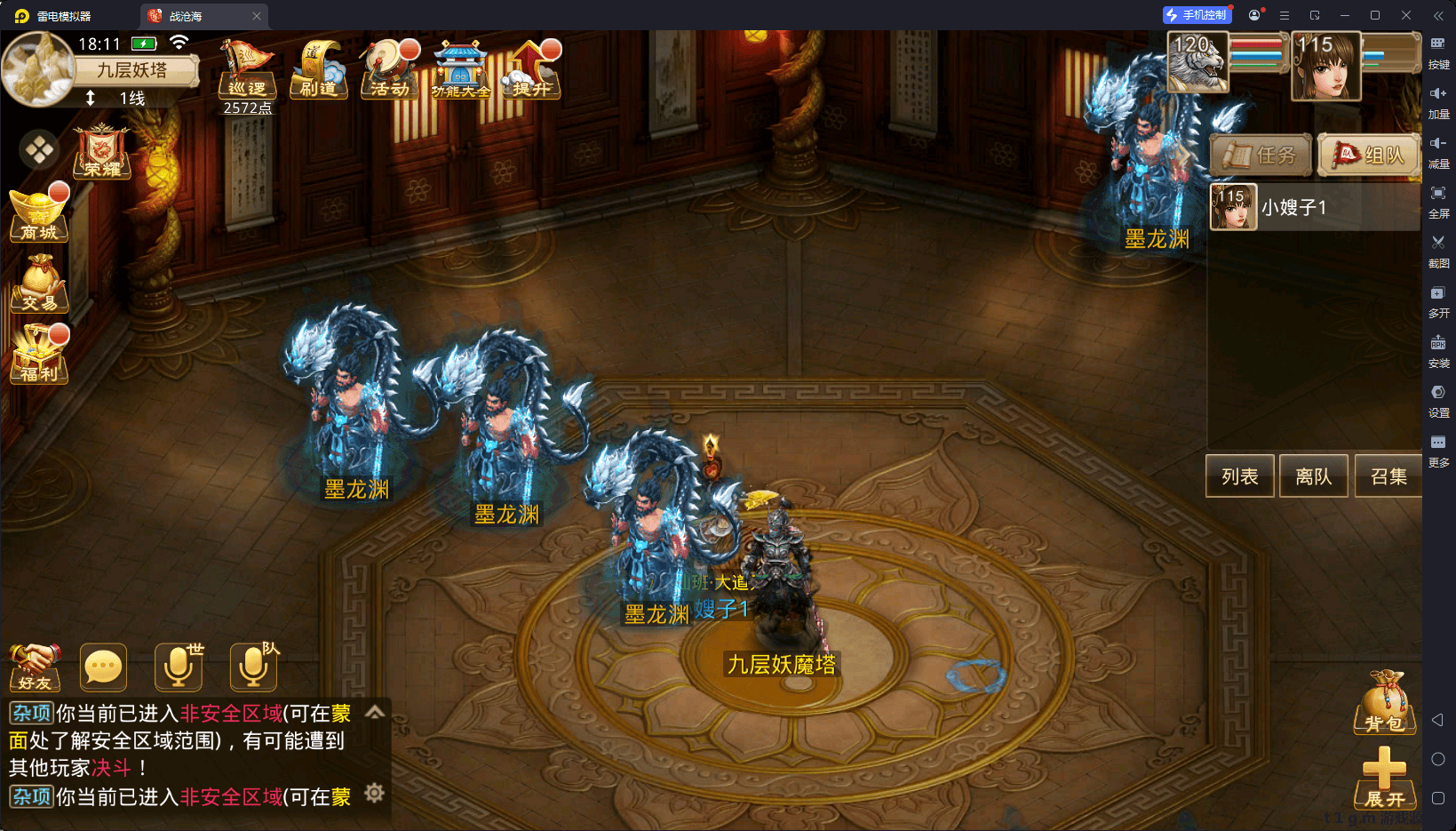Switch to the 任务 quest tab
Viewport: 1456px width, 831px height.
(1261, 156)
